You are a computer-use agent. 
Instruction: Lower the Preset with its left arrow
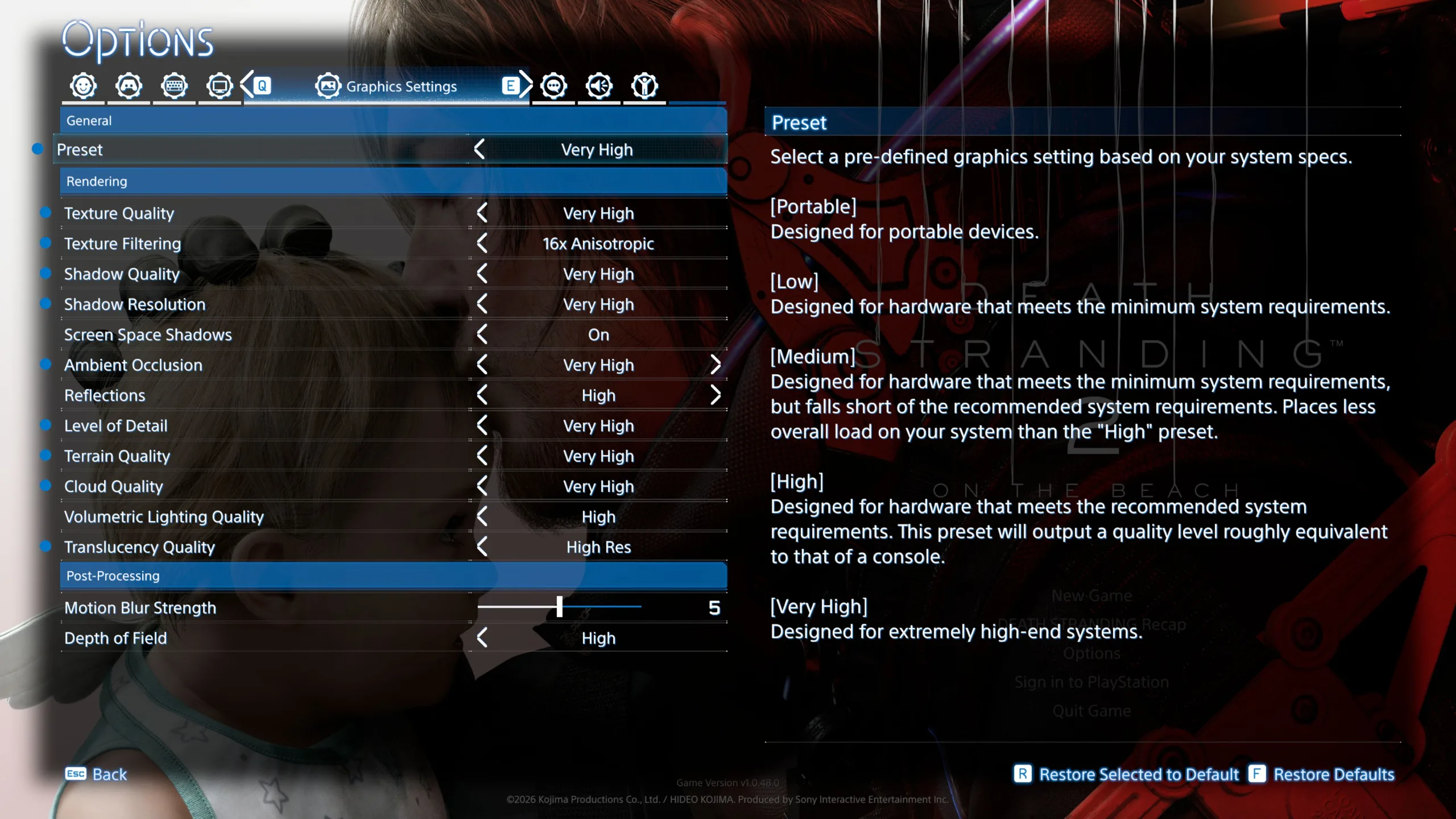click(479, 150)
